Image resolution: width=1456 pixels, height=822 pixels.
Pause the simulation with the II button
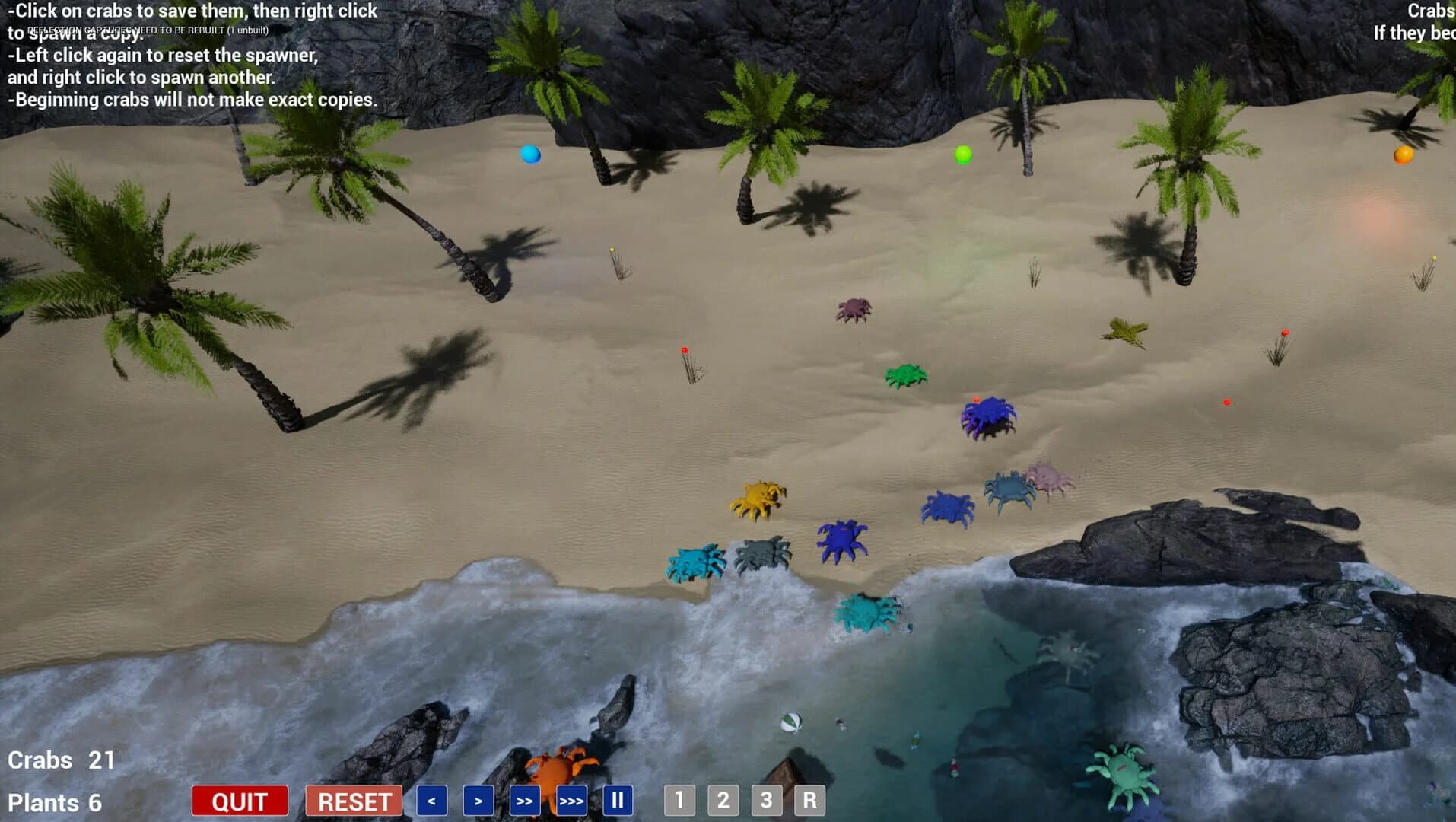[617, 800]
